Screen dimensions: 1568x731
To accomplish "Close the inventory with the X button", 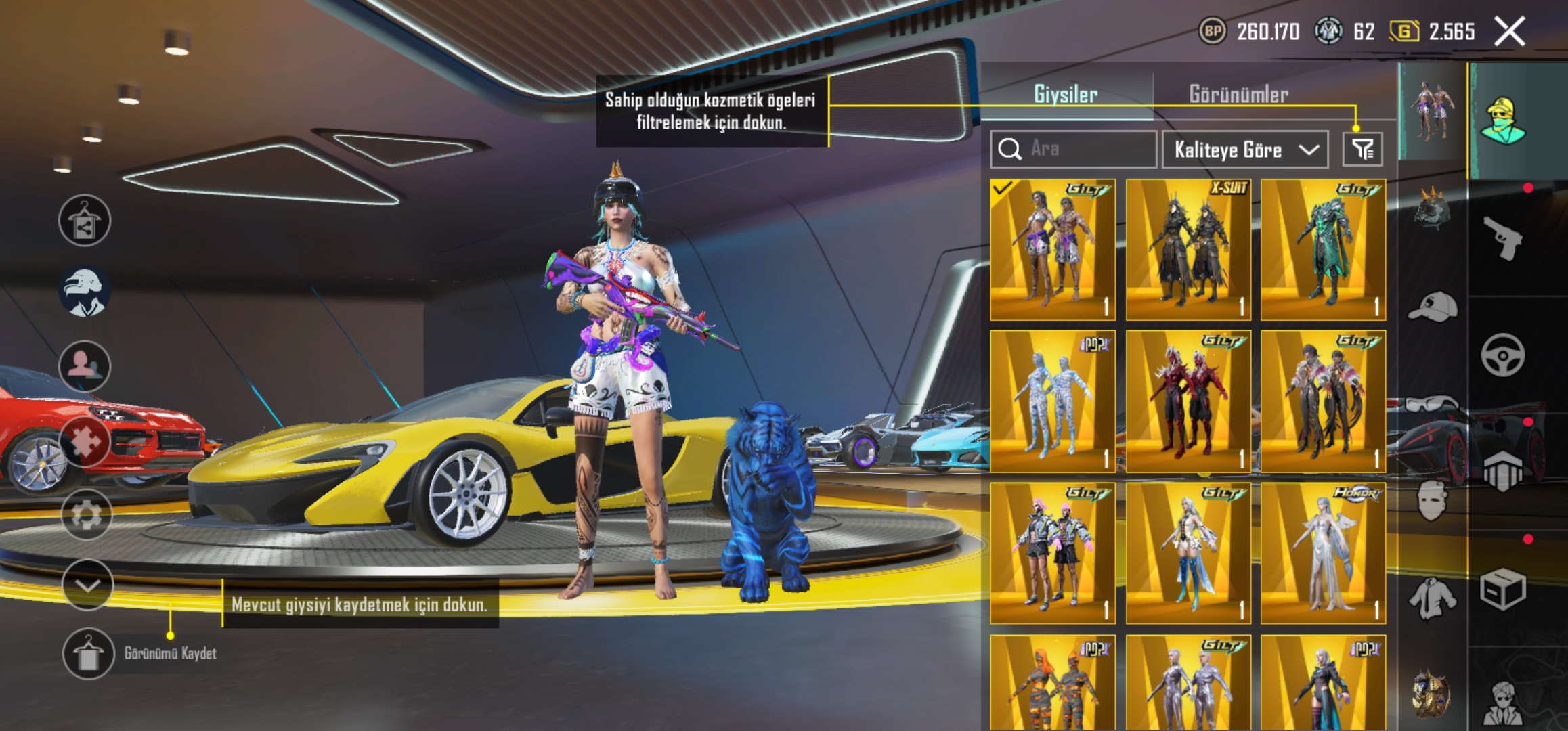I will click(1509, 31).
